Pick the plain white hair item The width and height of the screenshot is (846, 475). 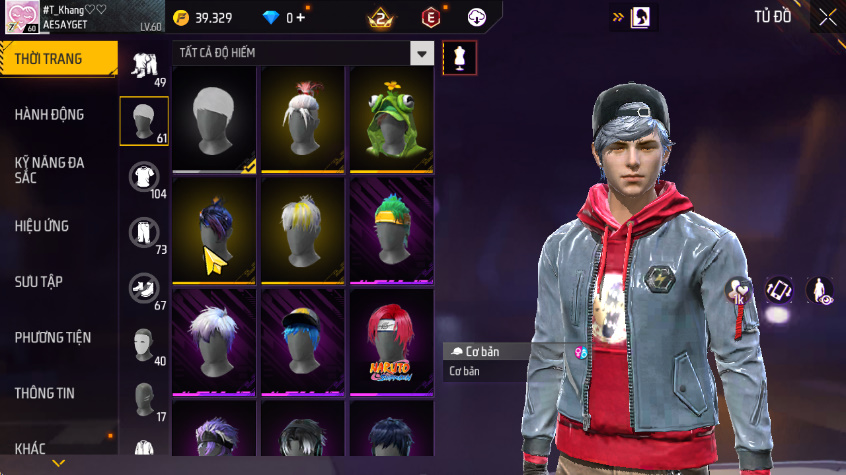point(214,120)
